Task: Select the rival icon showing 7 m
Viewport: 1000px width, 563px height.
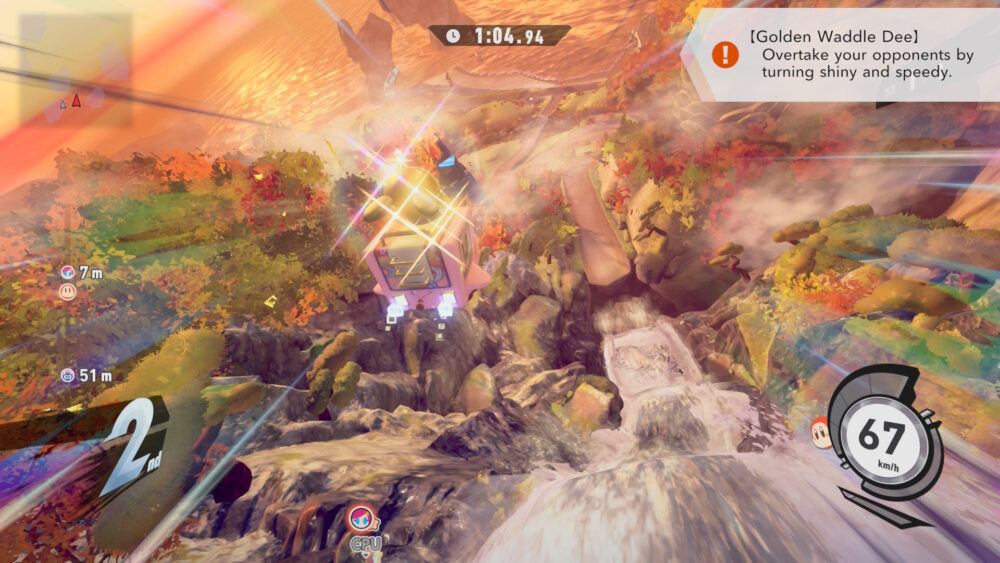Action: 66,273
